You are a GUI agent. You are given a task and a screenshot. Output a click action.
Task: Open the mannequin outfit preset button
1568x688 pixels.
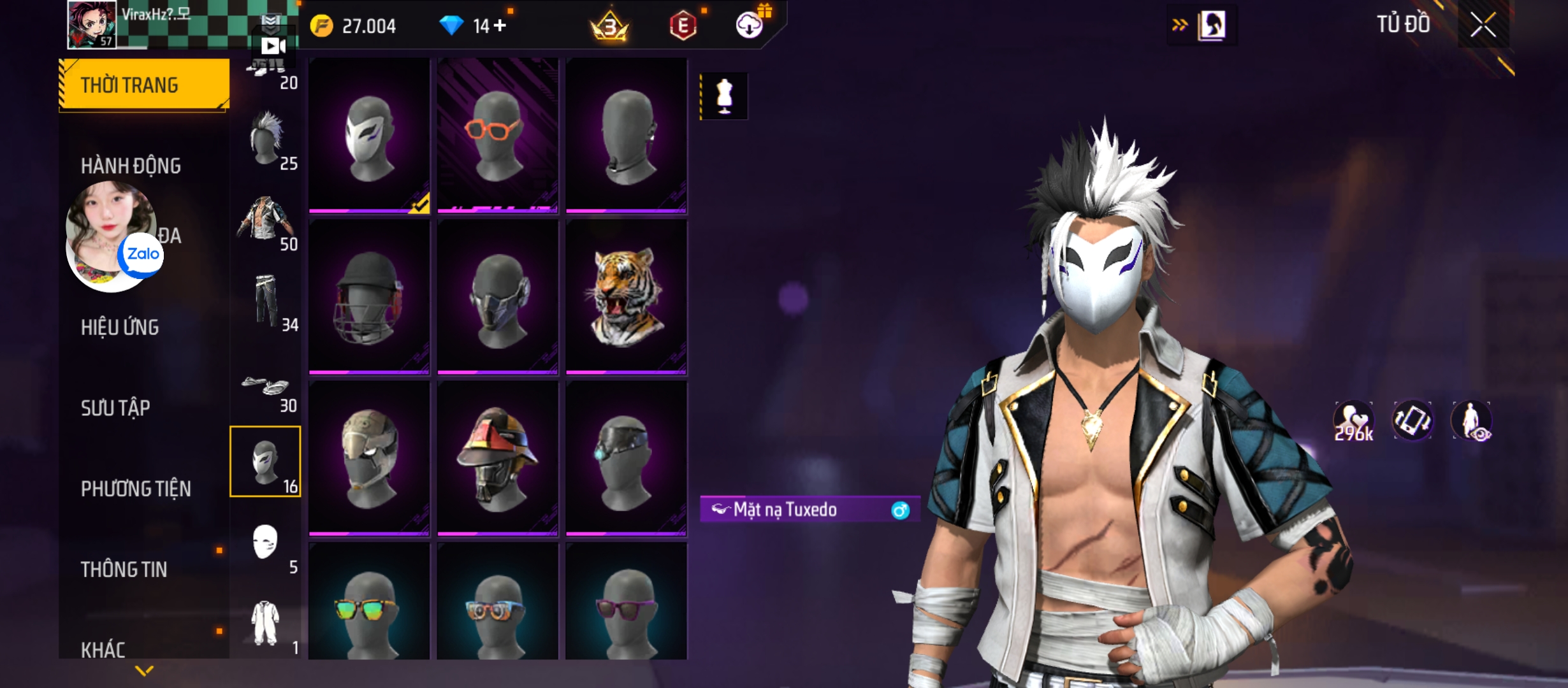724,96
